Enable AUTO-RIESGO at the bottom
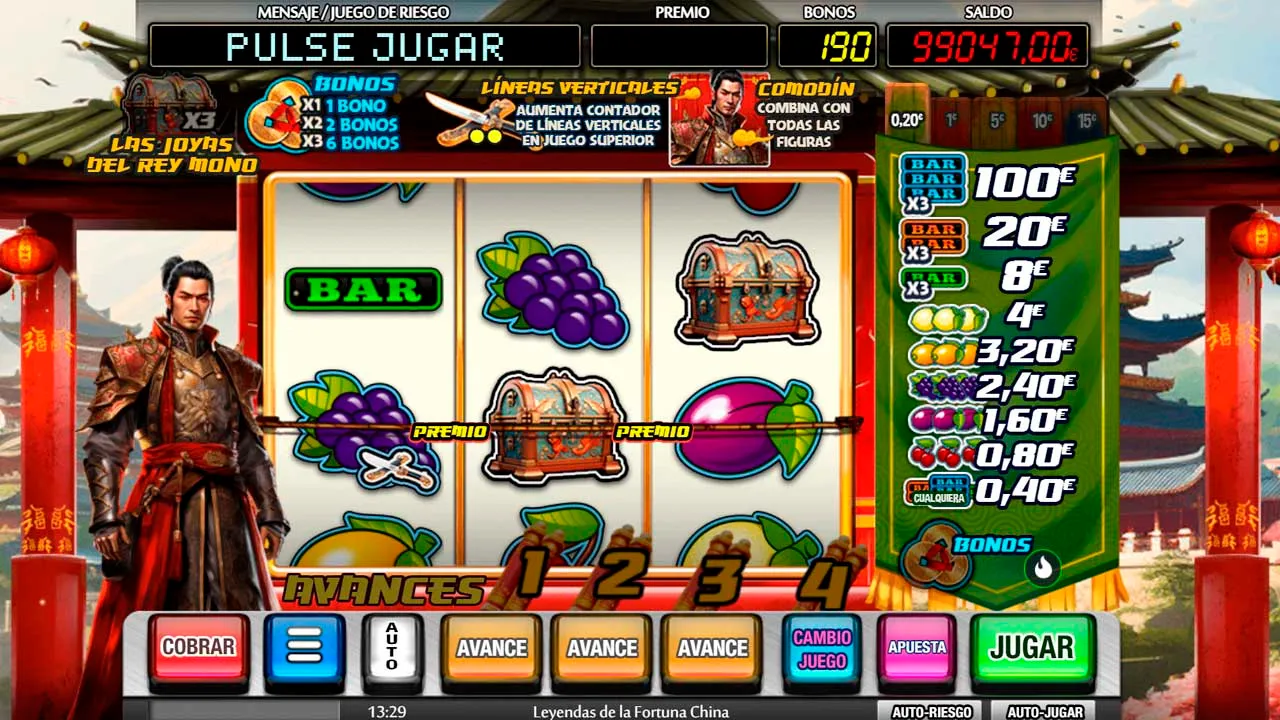This screenshot has width=1280, height=720. click(x=931, y=712)
